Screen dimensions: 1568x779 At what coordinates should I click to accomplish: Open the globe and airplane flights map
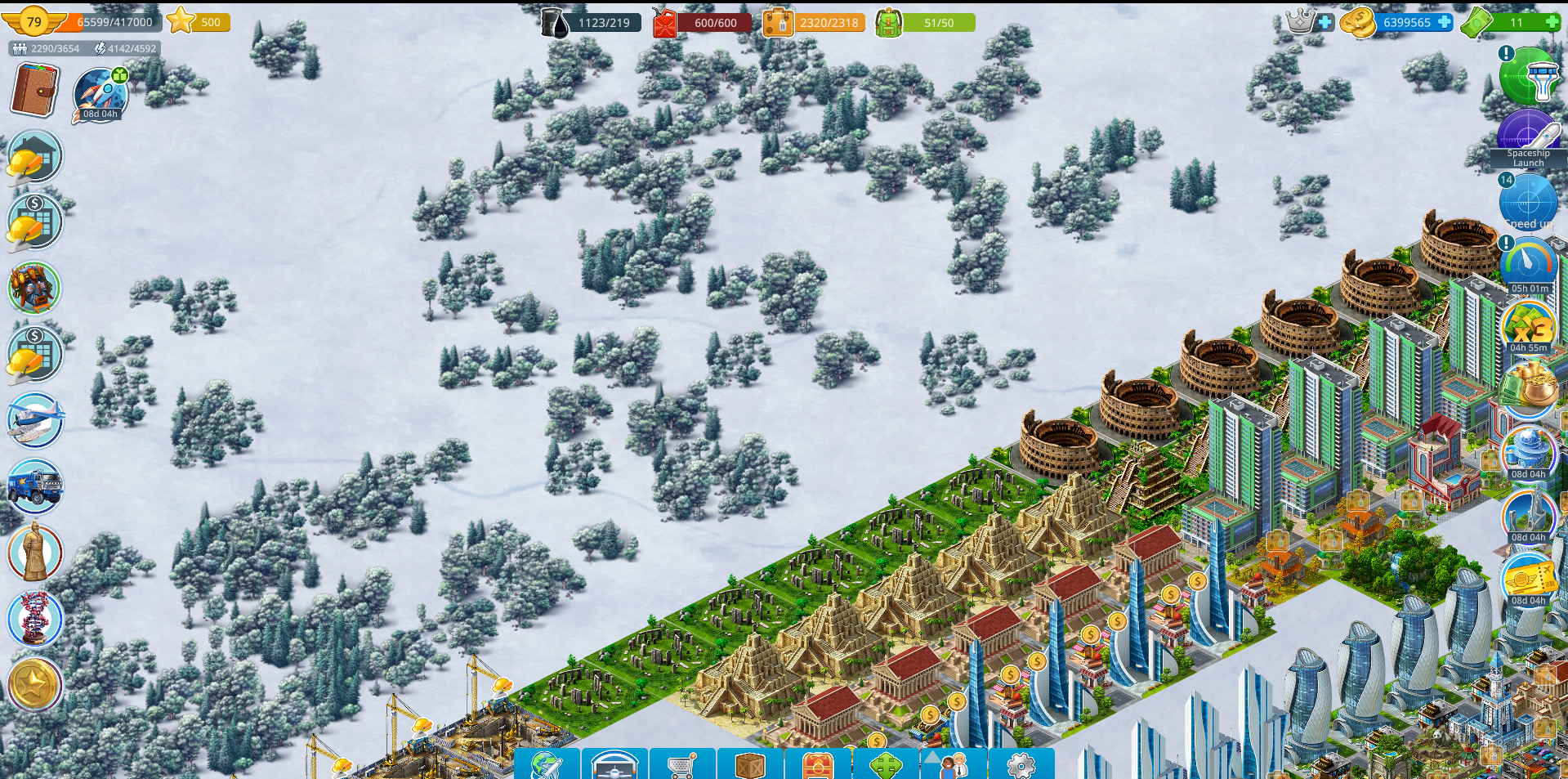[547, 765]
